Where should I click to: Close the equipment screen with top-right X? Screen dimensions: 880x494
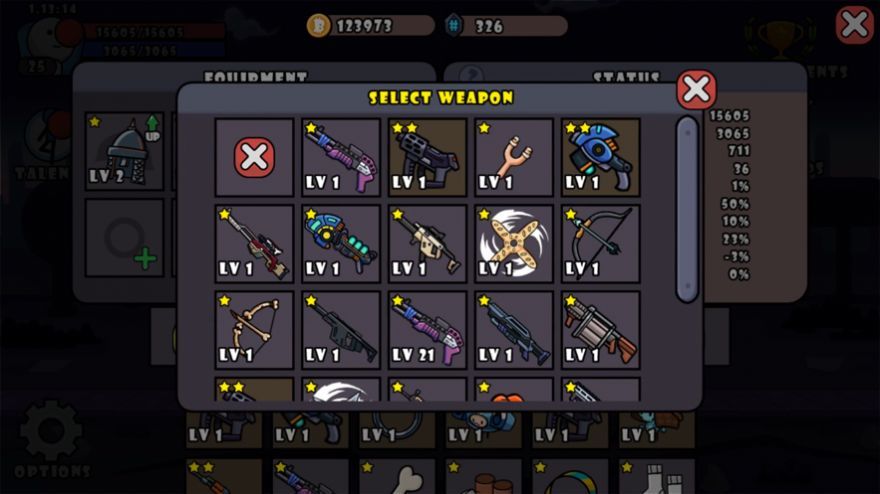point(854,25)
